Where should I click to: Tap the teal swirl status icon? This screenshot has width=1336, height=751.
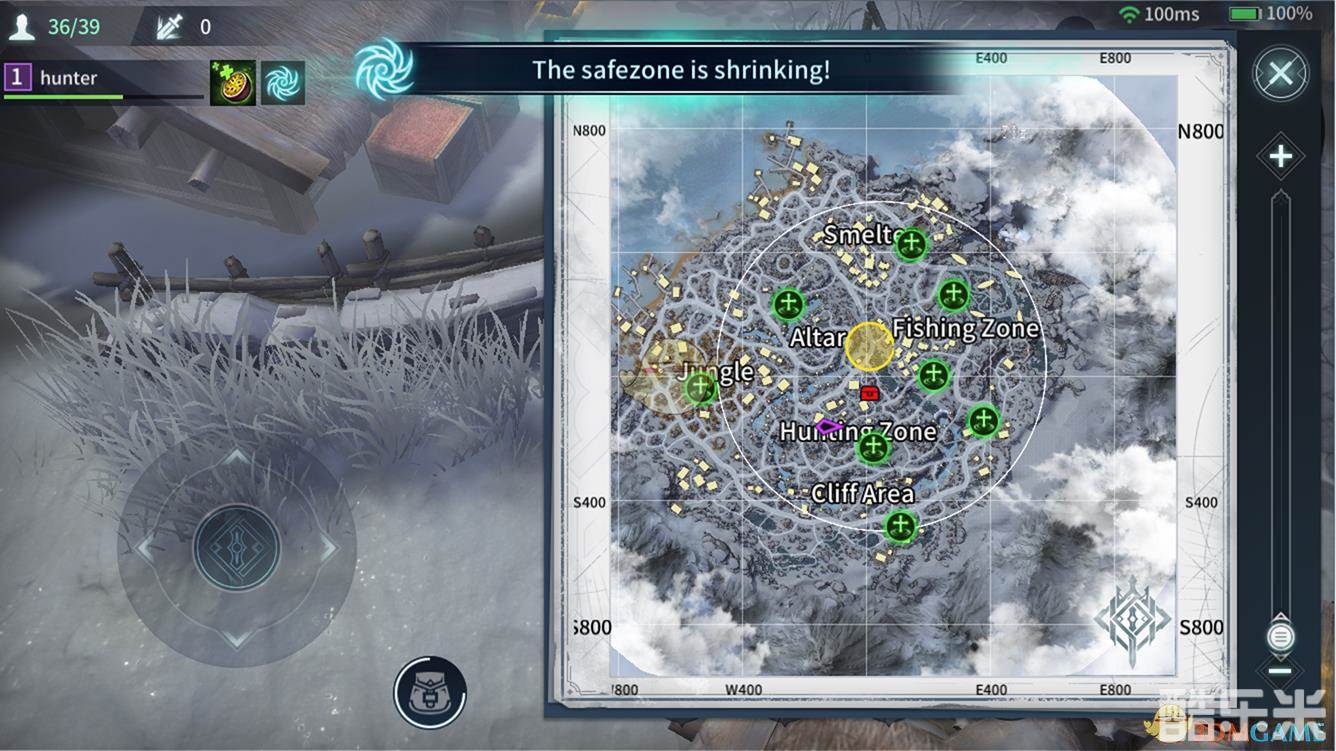click(x=283, y=83)
